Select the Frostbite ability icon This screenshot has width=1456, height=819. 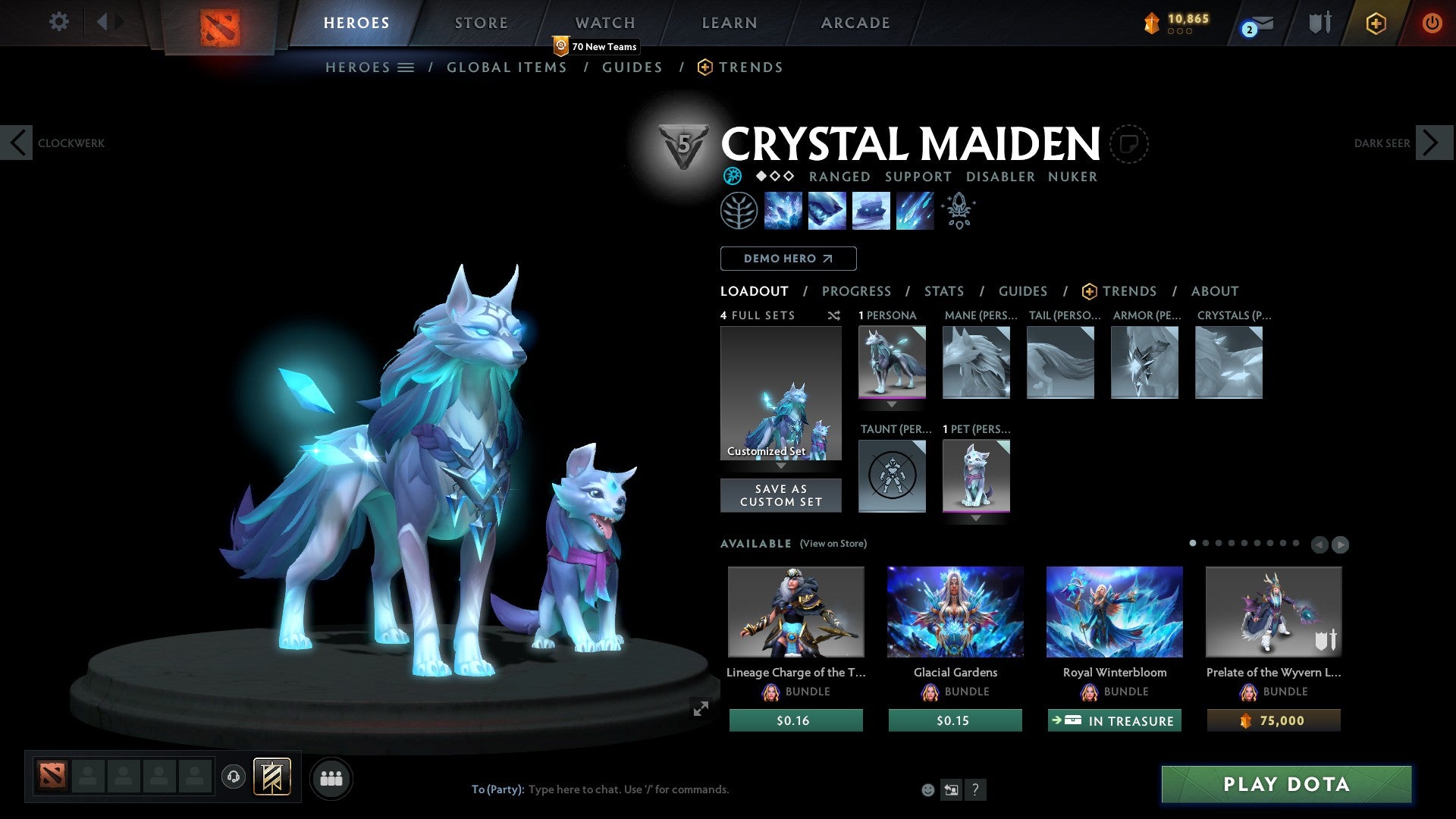[827, 211]
